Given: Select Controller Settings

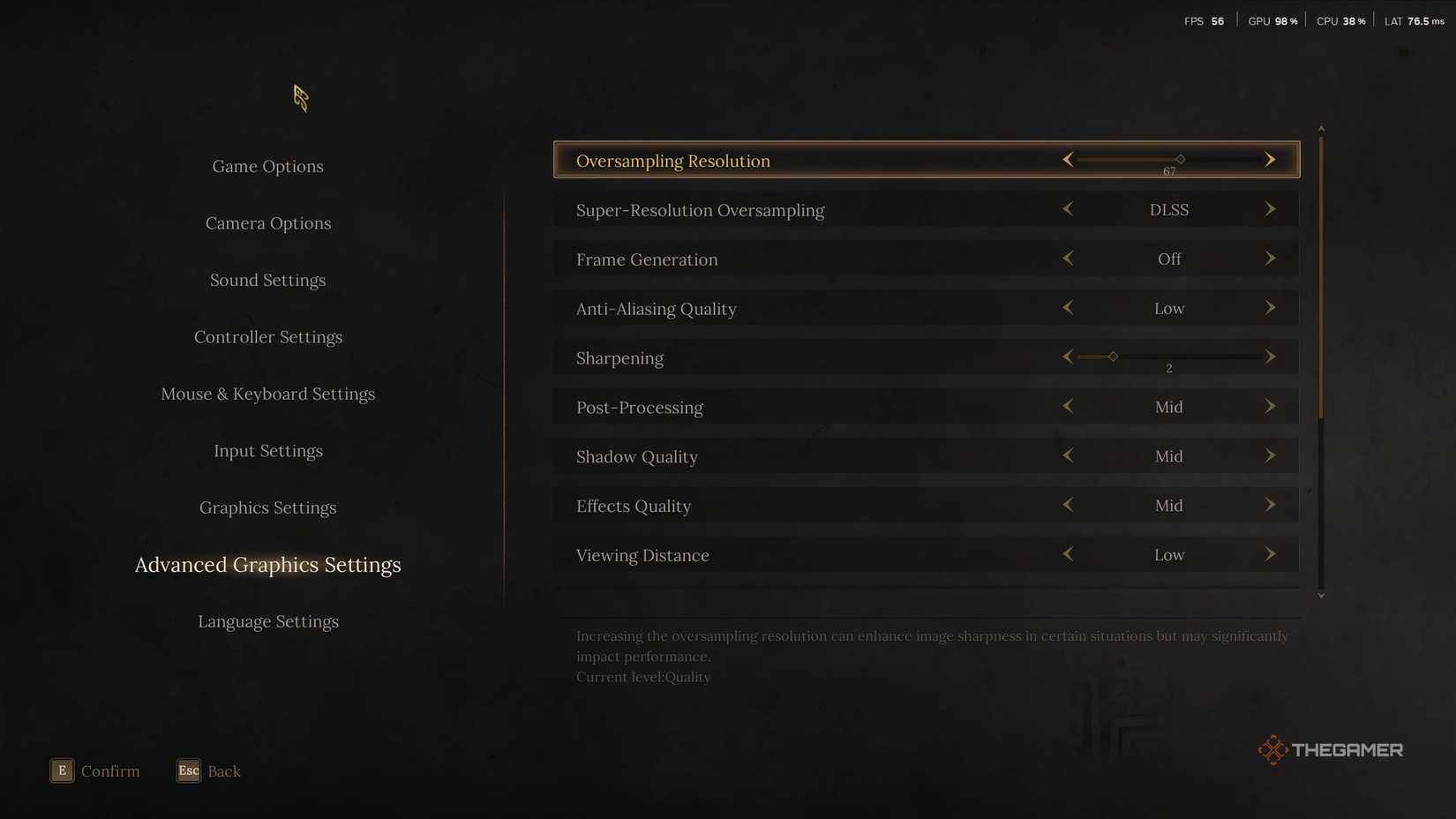Looking at the screenshot, I should 267,336.
